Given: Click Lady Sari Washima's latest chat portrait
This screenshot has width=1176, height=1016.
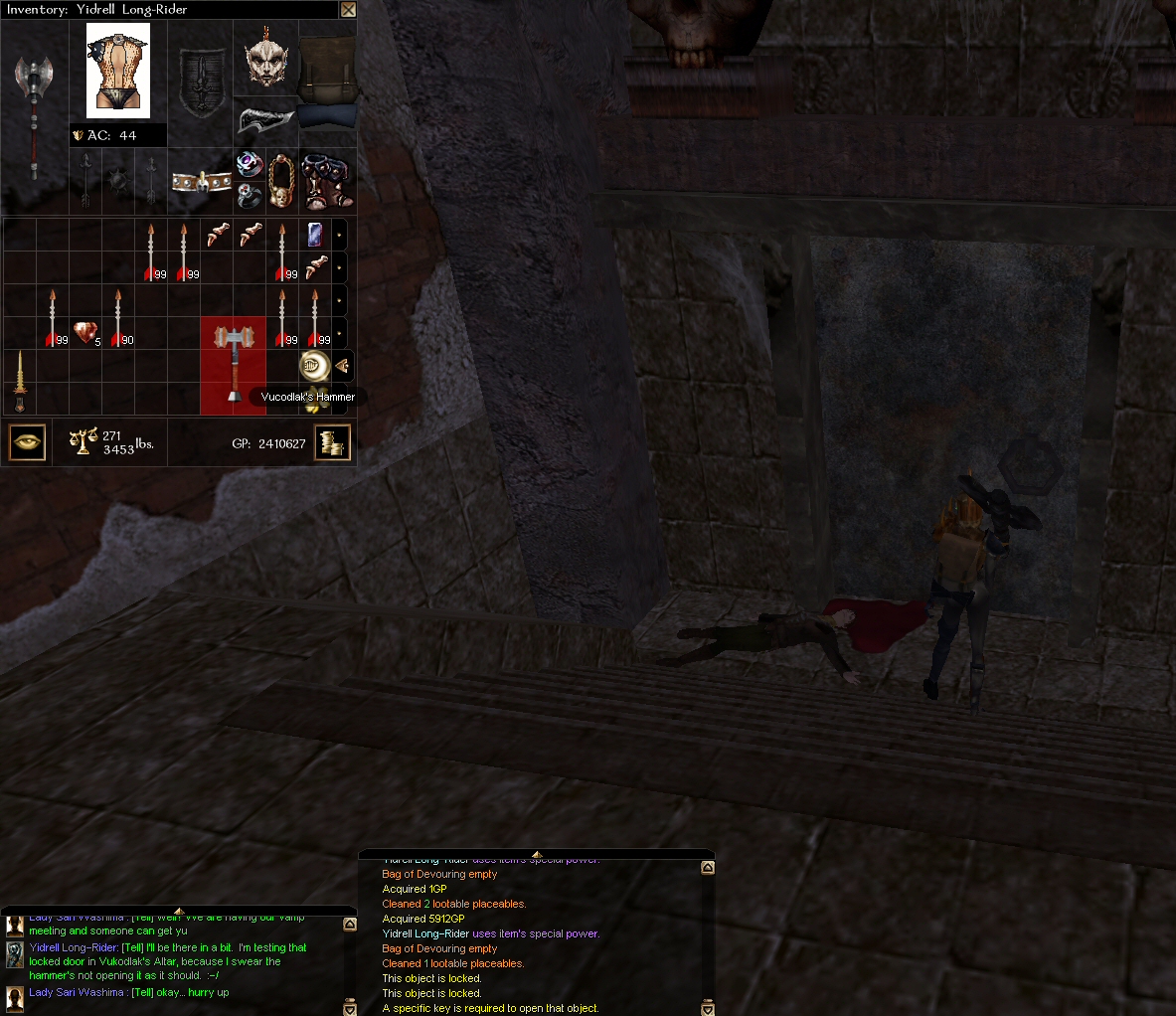Looking at the screenshot, I should click(x=15, y=997).
